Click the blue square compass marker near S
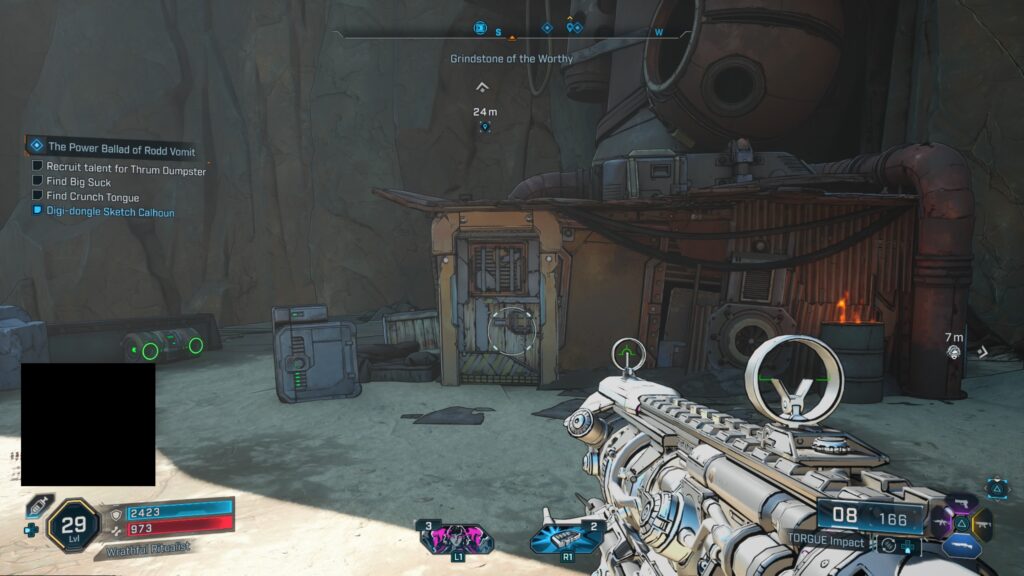The image size is (1024, 576). (x=480, y=28)
